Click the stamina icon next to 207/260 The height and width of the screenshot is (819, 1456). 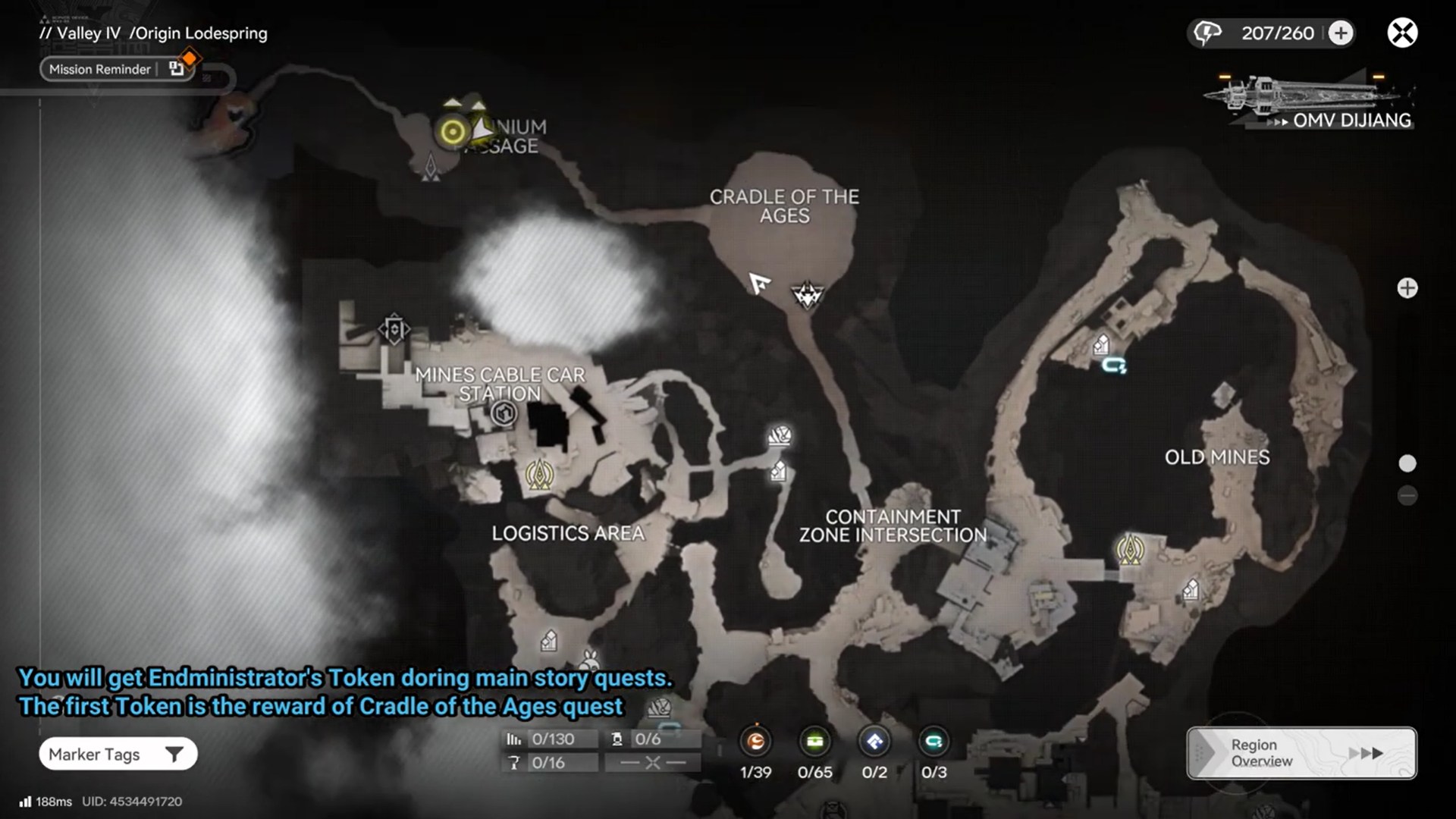click(1207, 33)
